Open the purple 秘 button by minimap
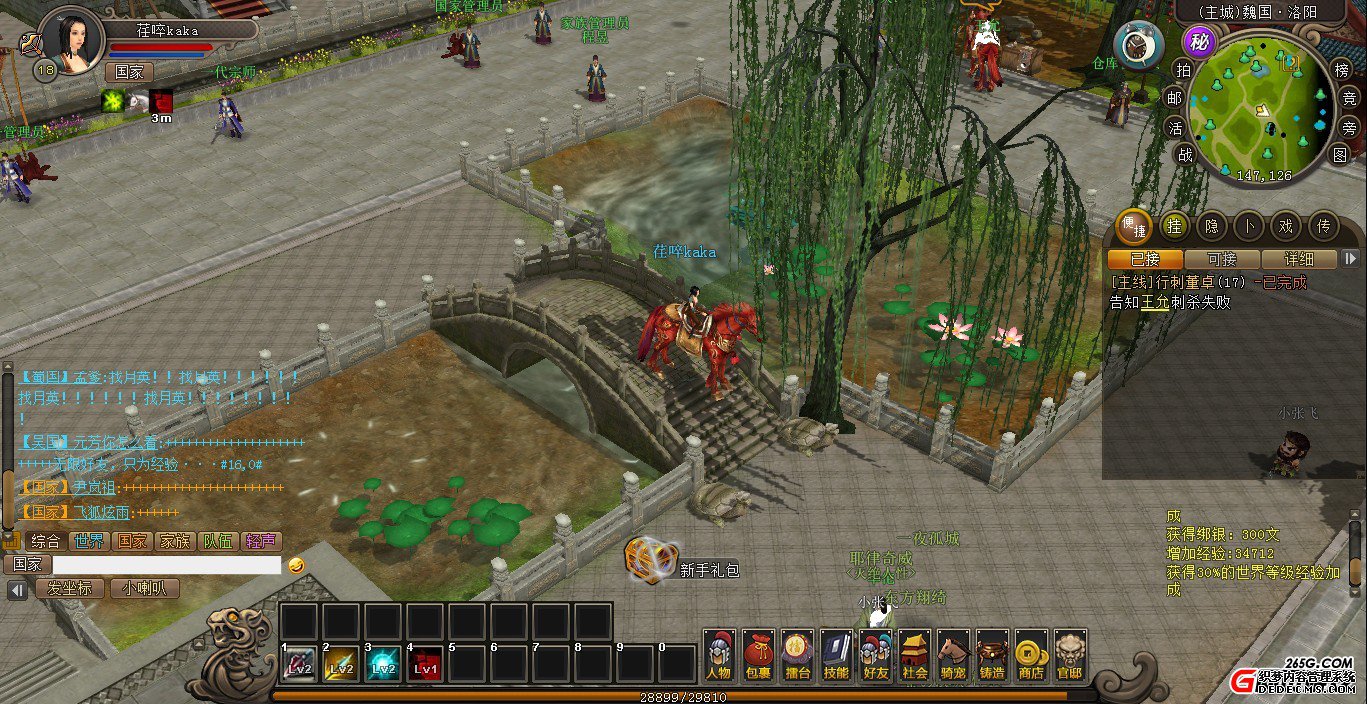This screenshot has width=1367, height=704. click(x=1199, y=42)
